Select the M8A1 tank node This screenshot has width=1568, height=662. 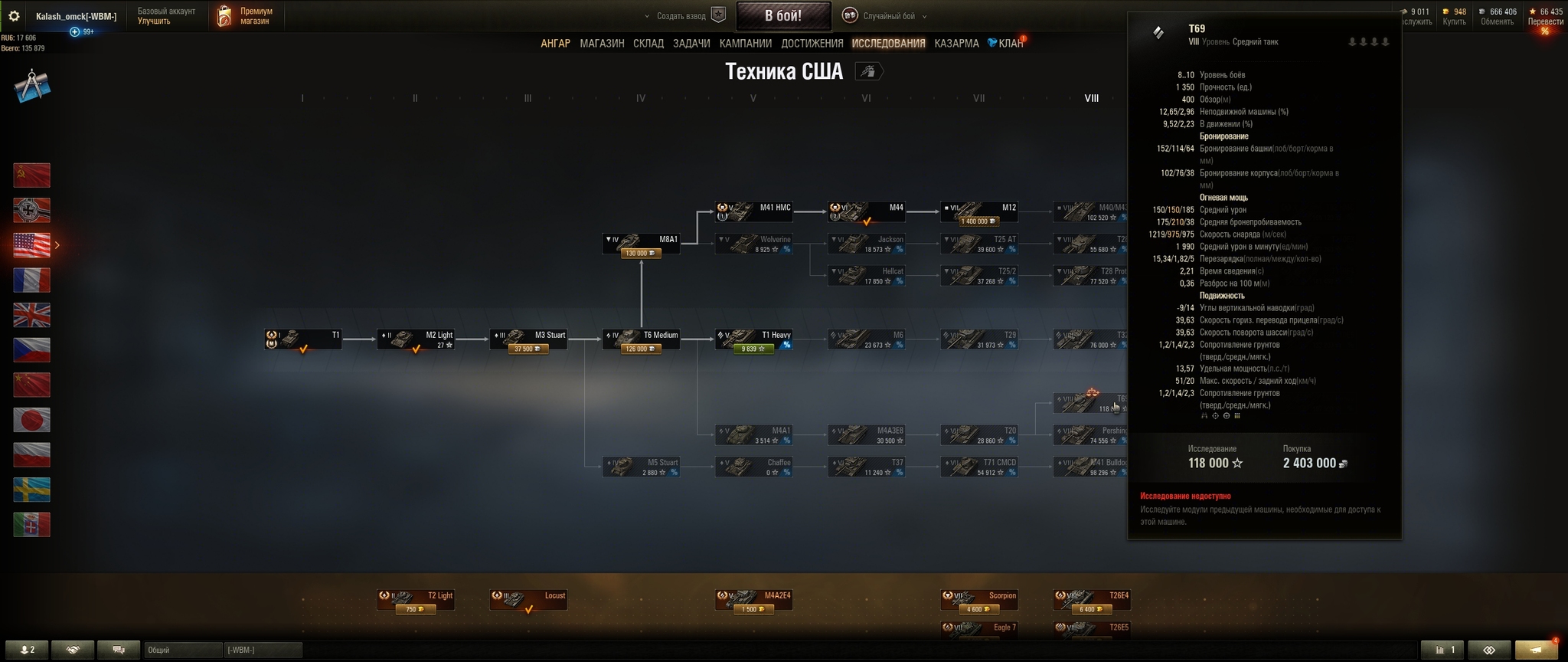641,244
